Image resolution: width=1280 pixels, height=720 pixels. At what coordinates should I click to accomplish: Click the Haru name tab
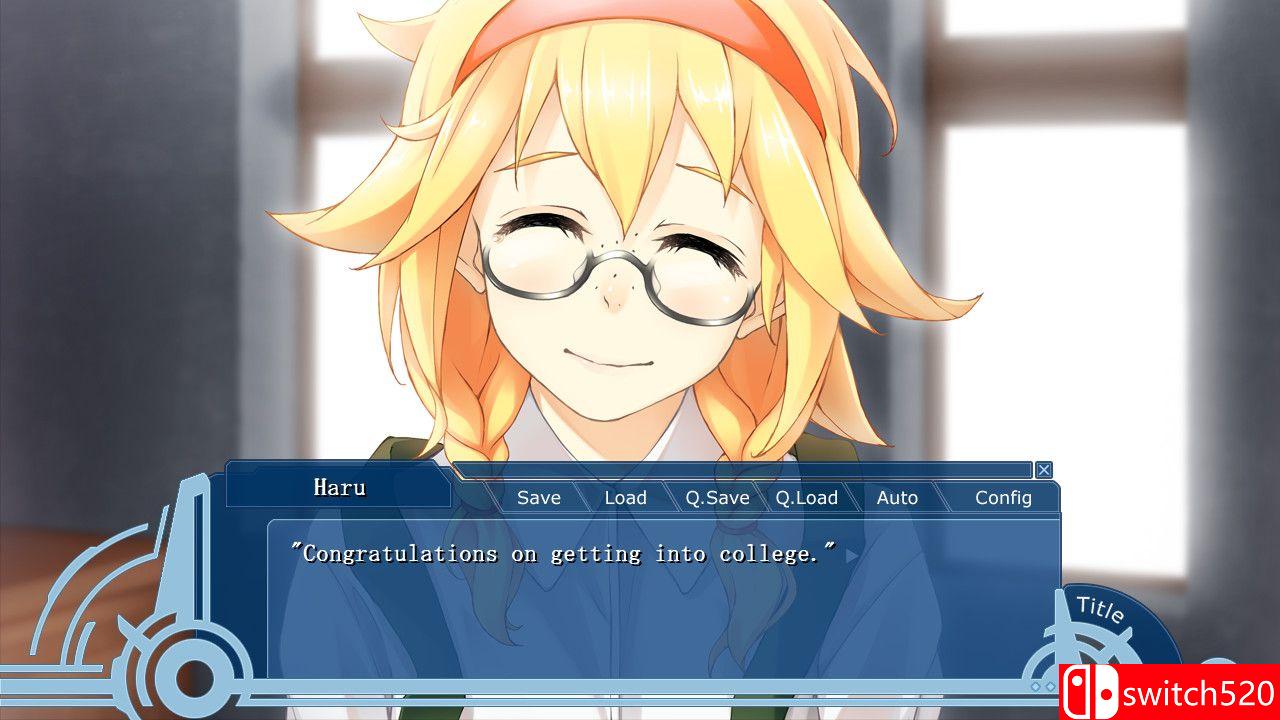pos(340,486)
